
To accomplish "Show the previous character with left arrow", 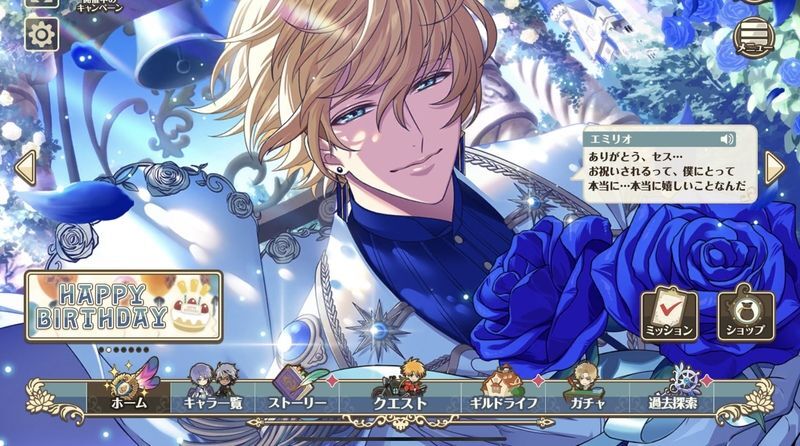I will pyautogui.click(x=25, y=167).
